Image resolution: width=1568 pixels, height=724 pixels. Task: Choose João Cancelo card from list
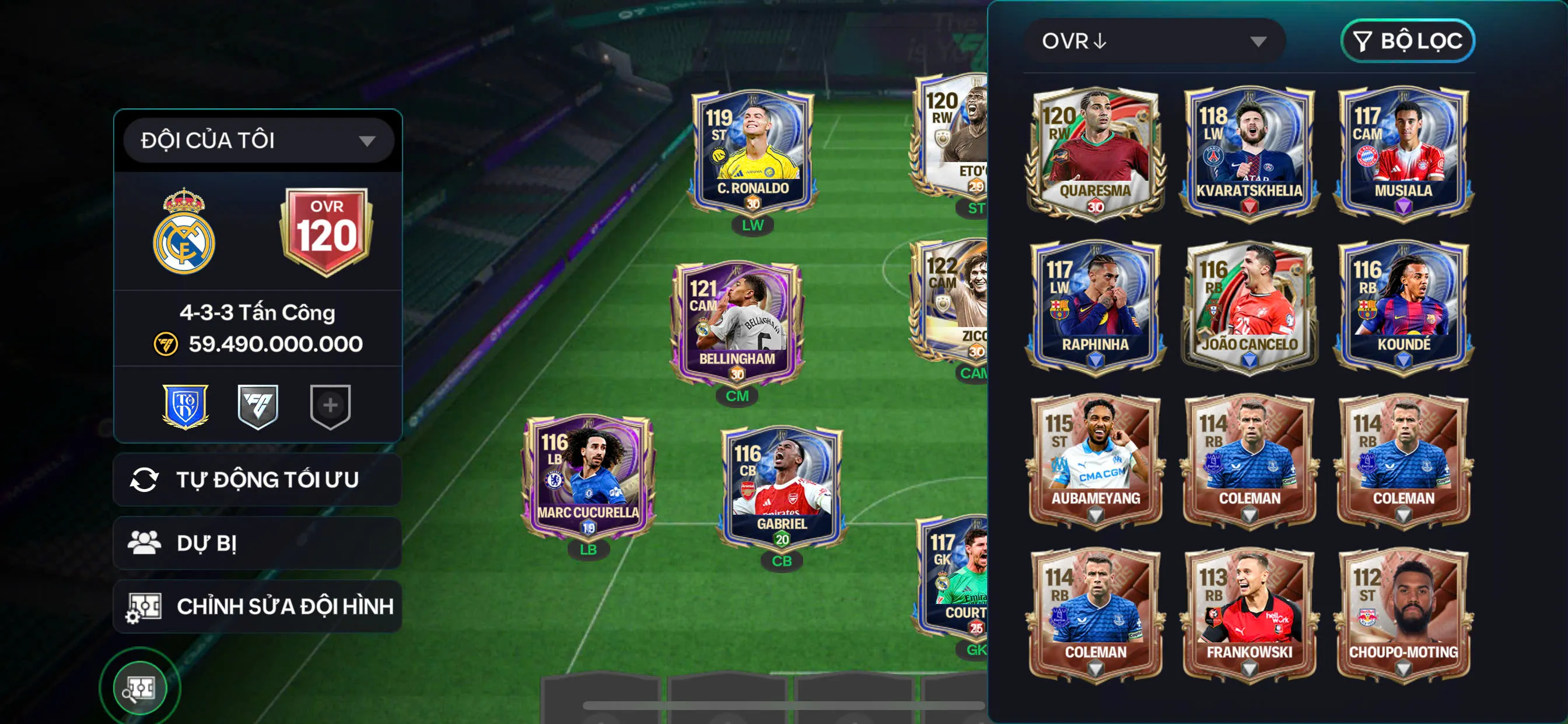(1249, 307)
